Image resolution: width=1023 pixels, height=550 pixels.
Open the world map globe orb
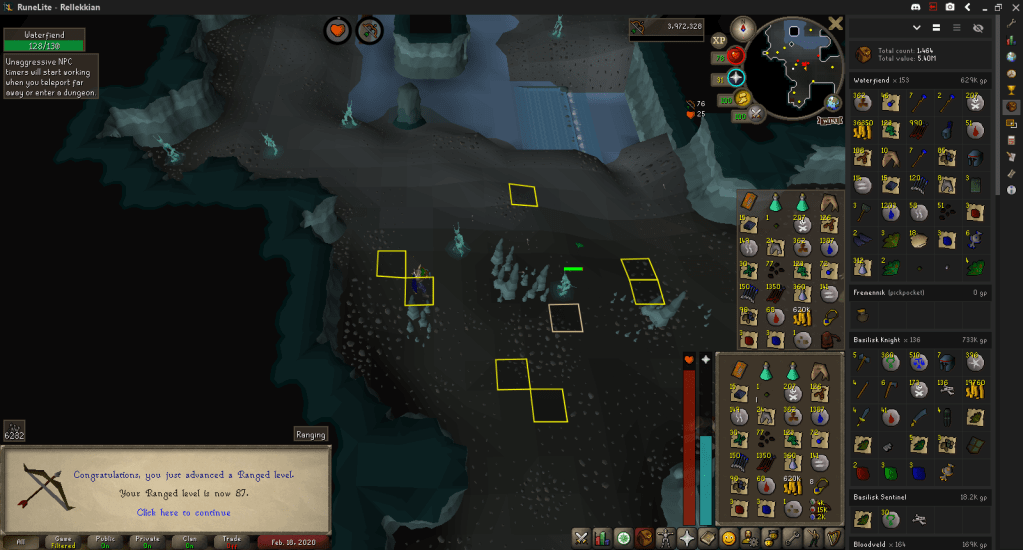click(833, 102)
